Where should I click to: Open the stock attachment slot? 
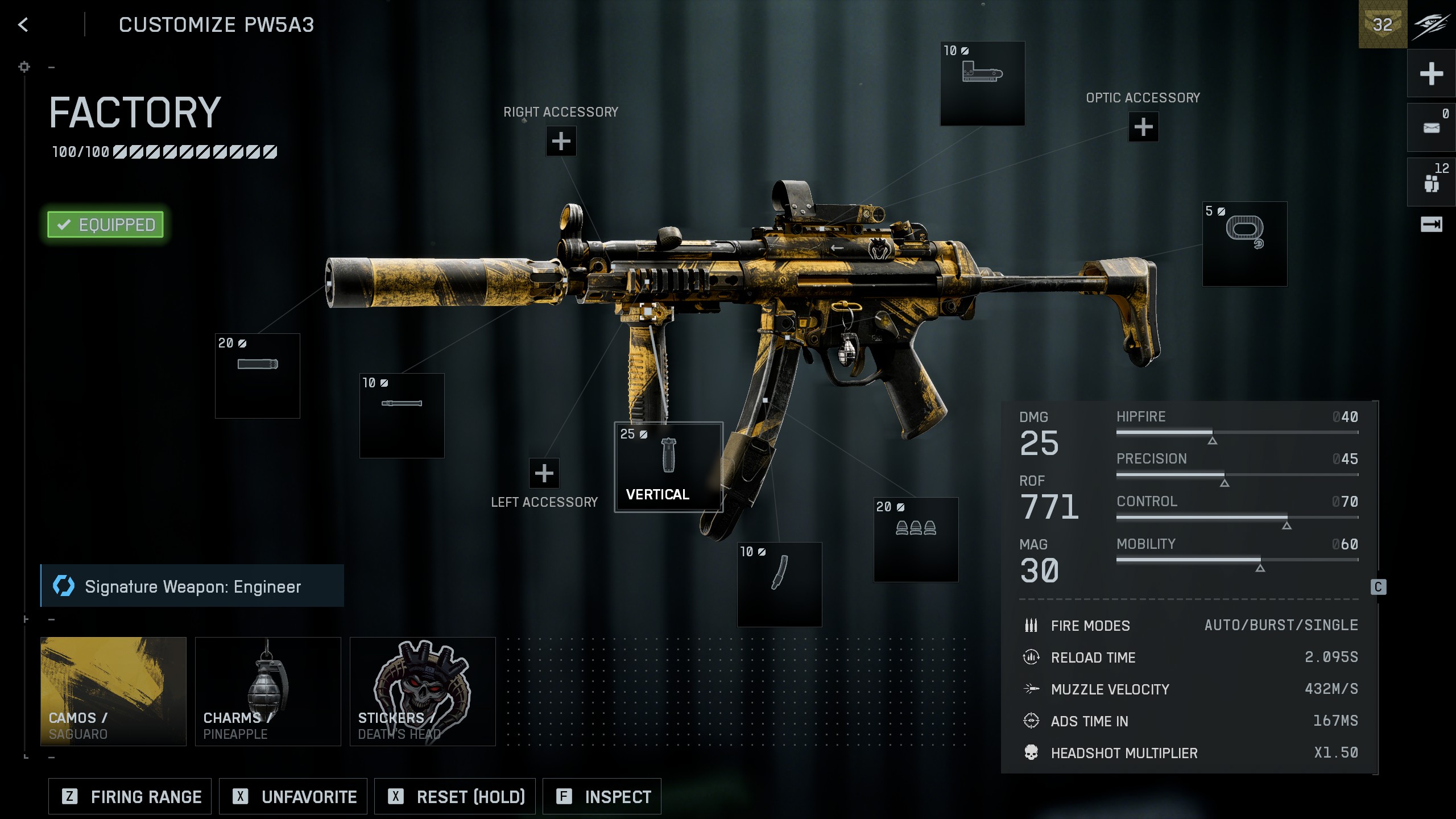[x=1244, y=244]
